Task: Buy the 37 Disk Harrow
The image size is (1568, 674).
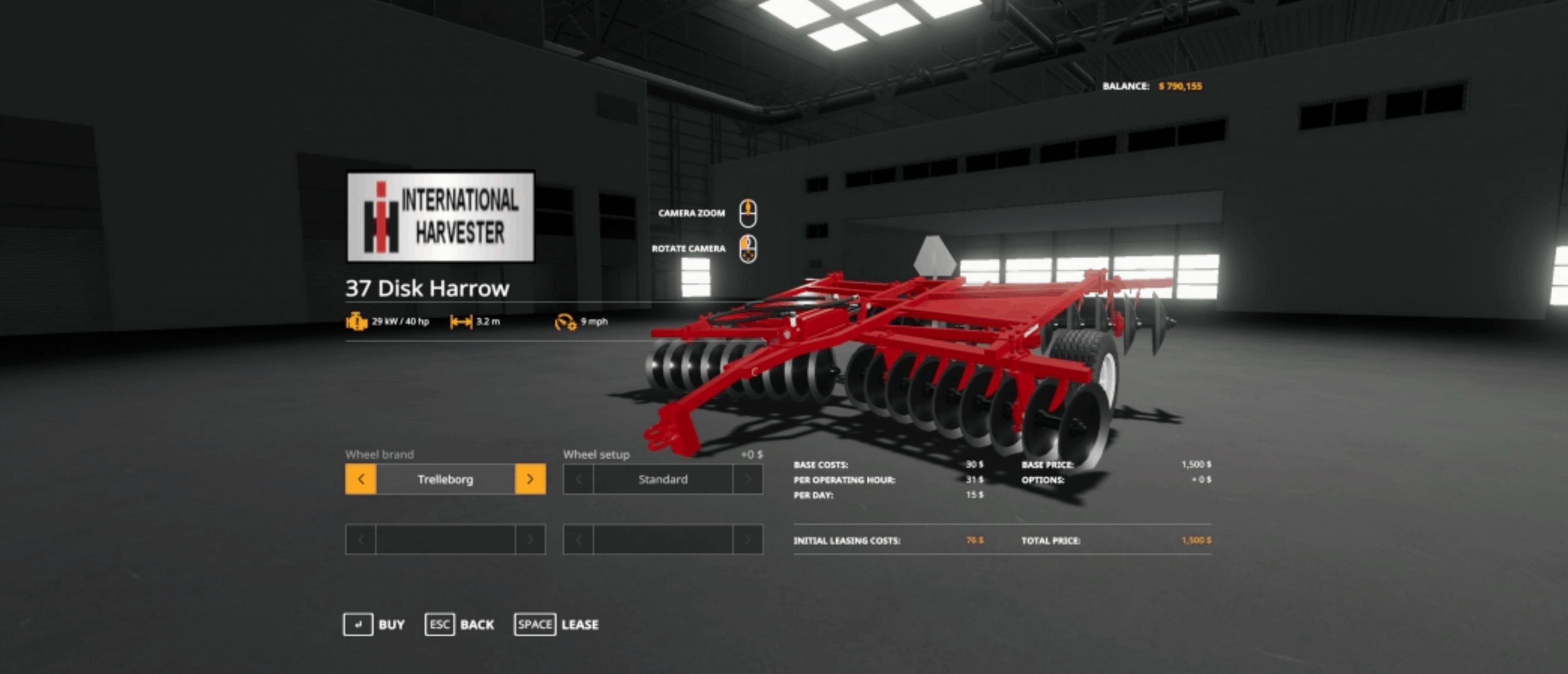Action: pos(390,624)
